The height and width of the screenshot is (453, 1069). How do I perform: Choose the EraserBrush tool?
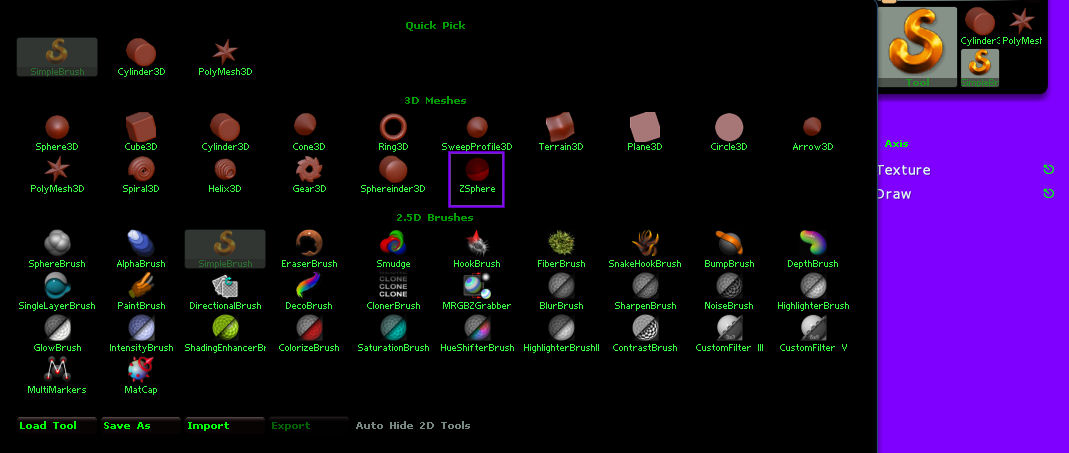[x=309, y=248]
